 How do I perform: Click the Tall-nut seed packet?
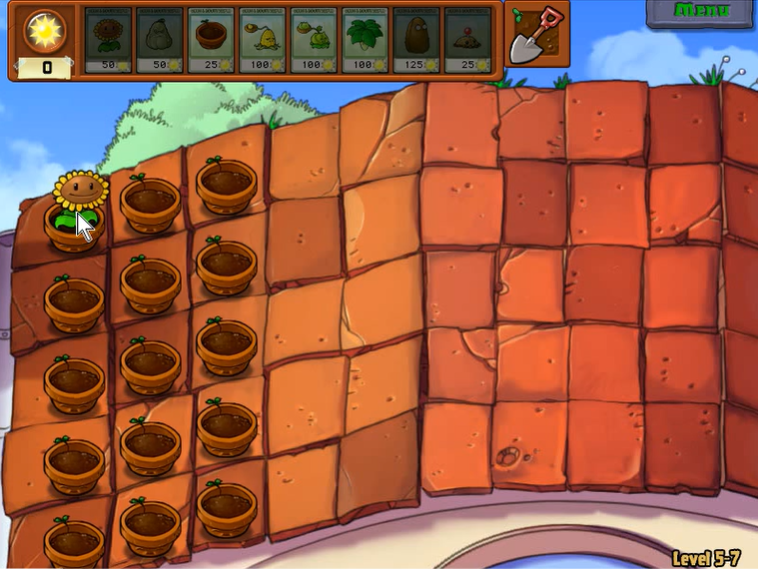click(417, 40)
